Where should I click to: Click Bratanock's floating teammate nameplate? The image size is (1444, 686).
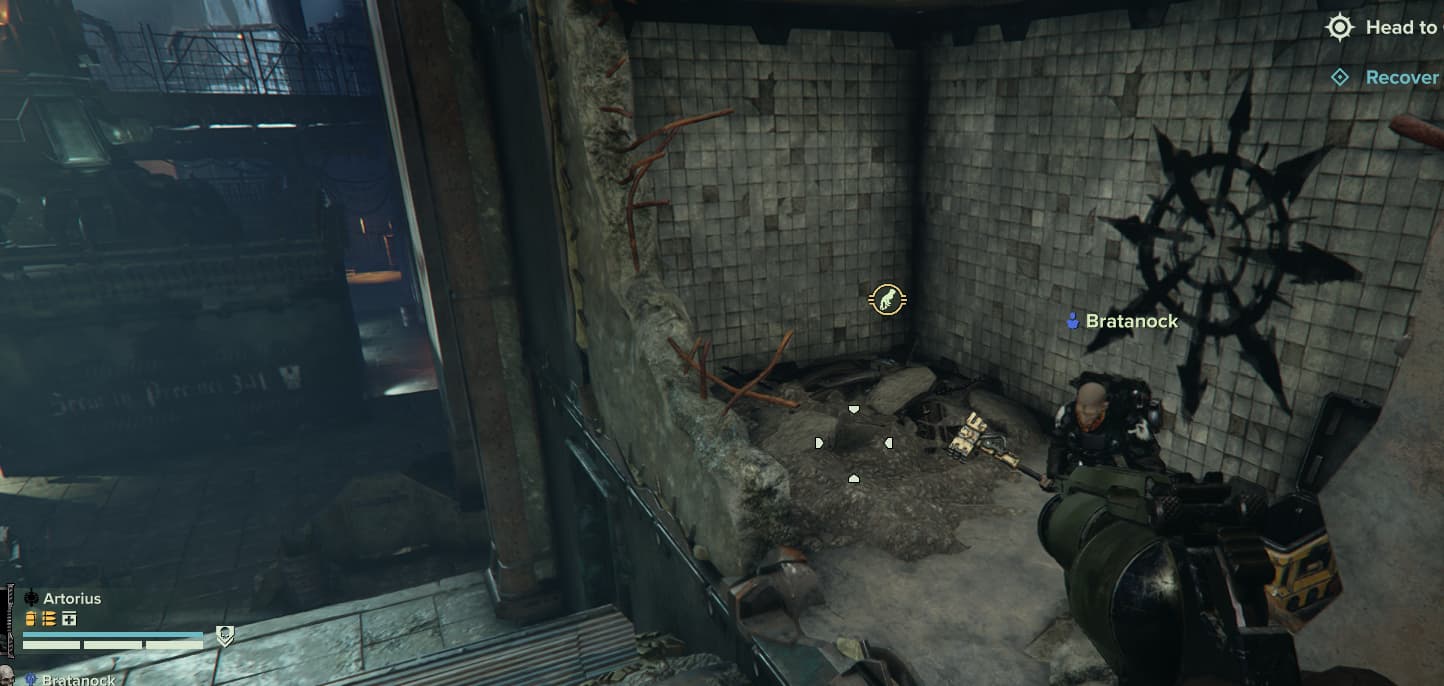coord(1121,321)
